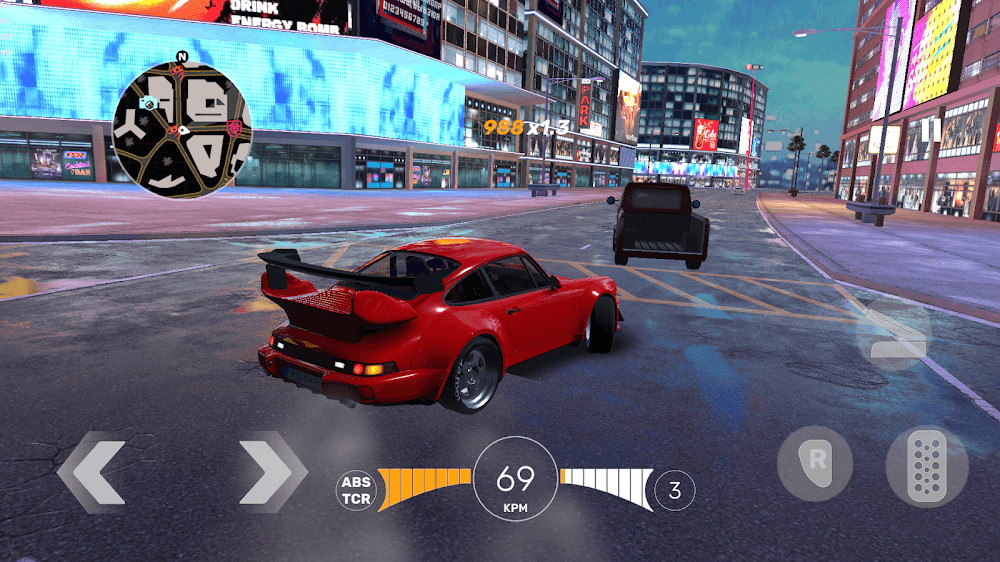Pull the faint handbrake button
This screenshot has width=1000, height=562.
point(893,334)
